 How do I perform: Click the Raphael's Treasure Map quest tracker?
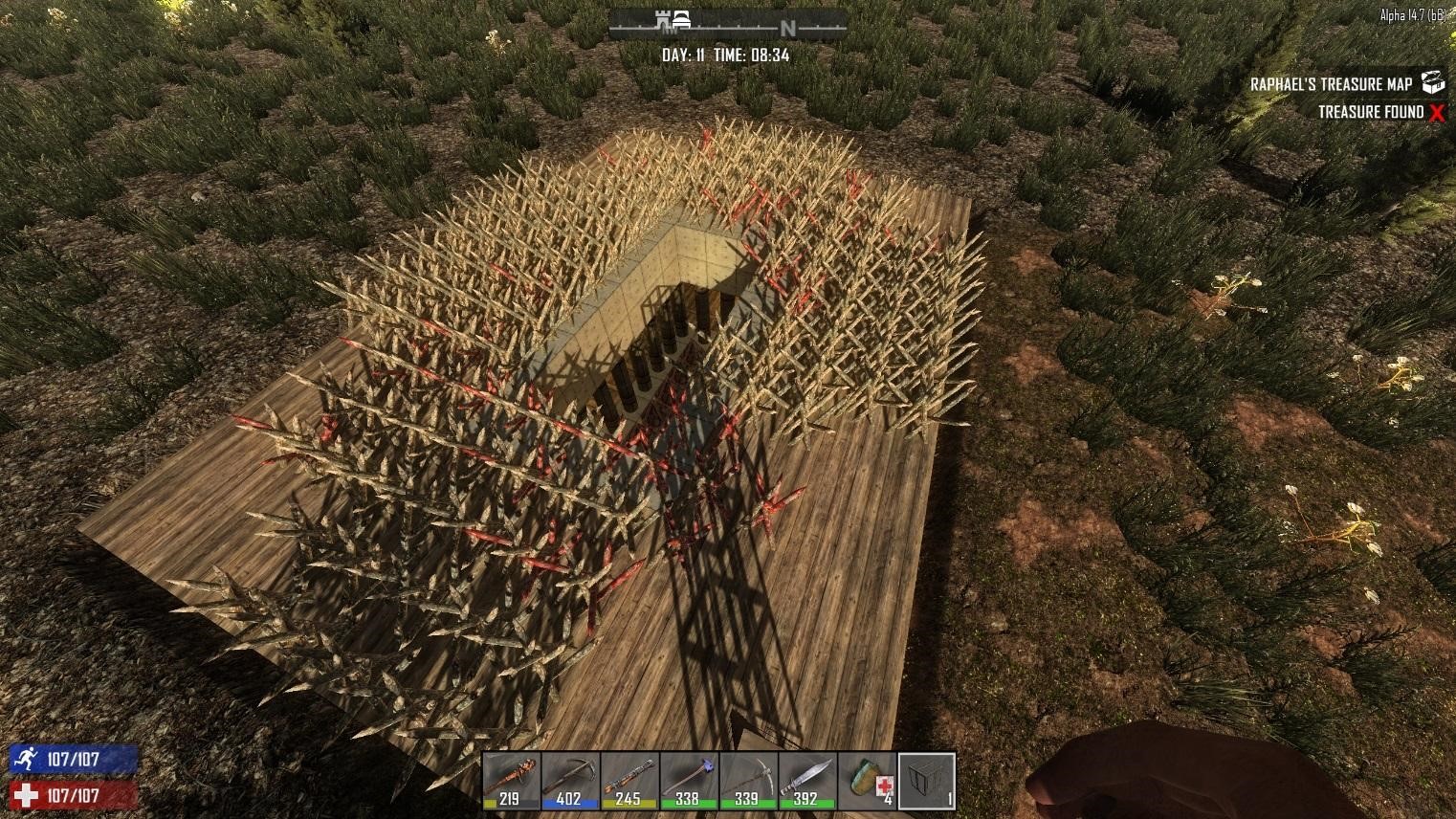(x=1331, y=84)
